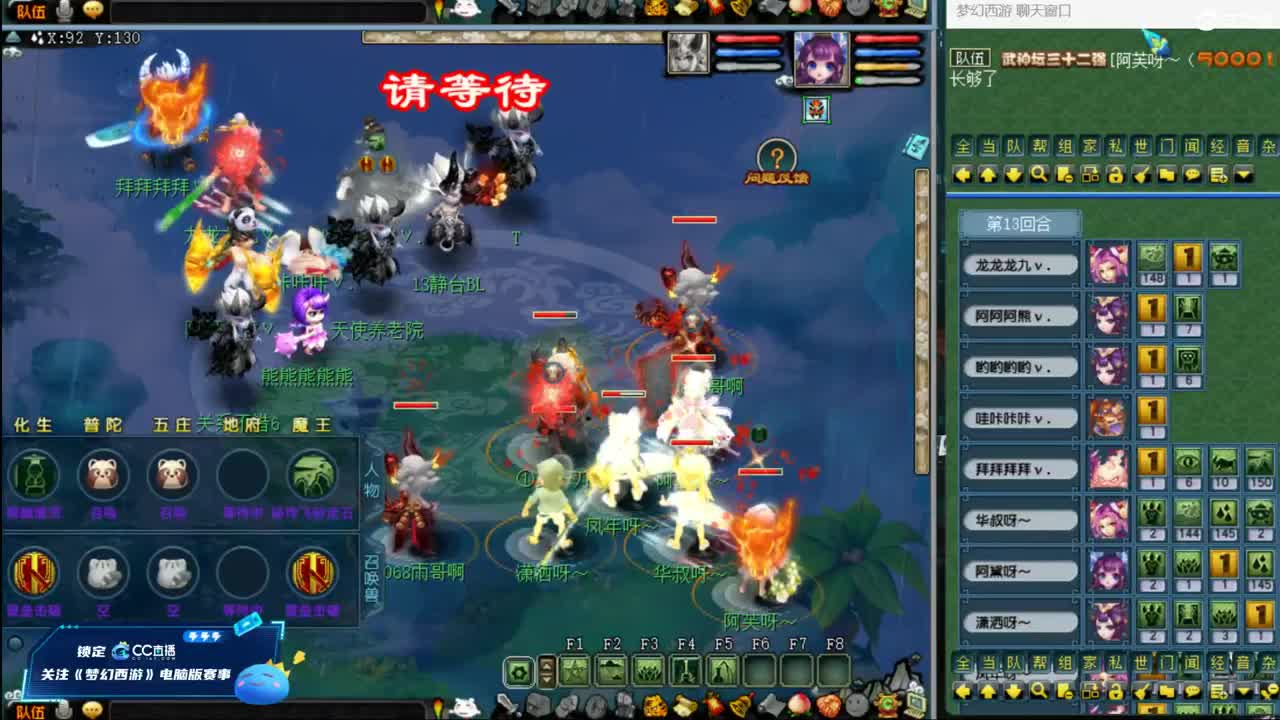This screenshot has width=1280, height=720.
Task: Activate the red 击破 shield skill icon
Action: point(35,575)
